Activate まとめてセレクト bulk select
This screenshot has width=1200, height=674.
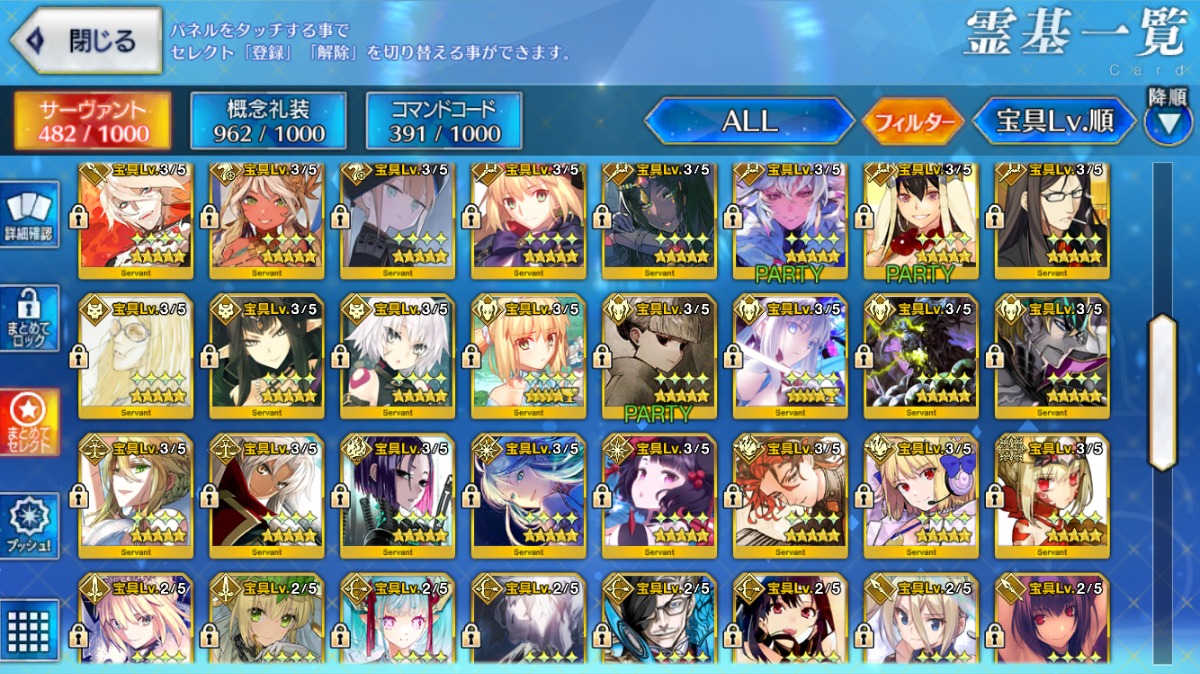click(x=29, y=422)
